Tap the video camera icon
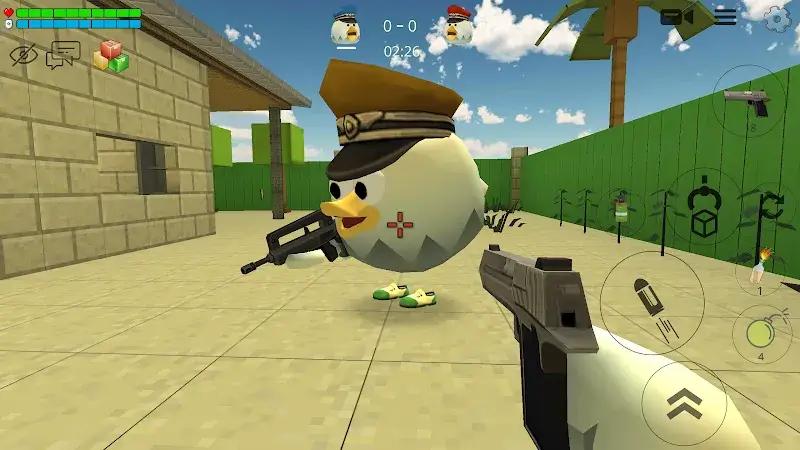800x450 pixels. point(677,17)
